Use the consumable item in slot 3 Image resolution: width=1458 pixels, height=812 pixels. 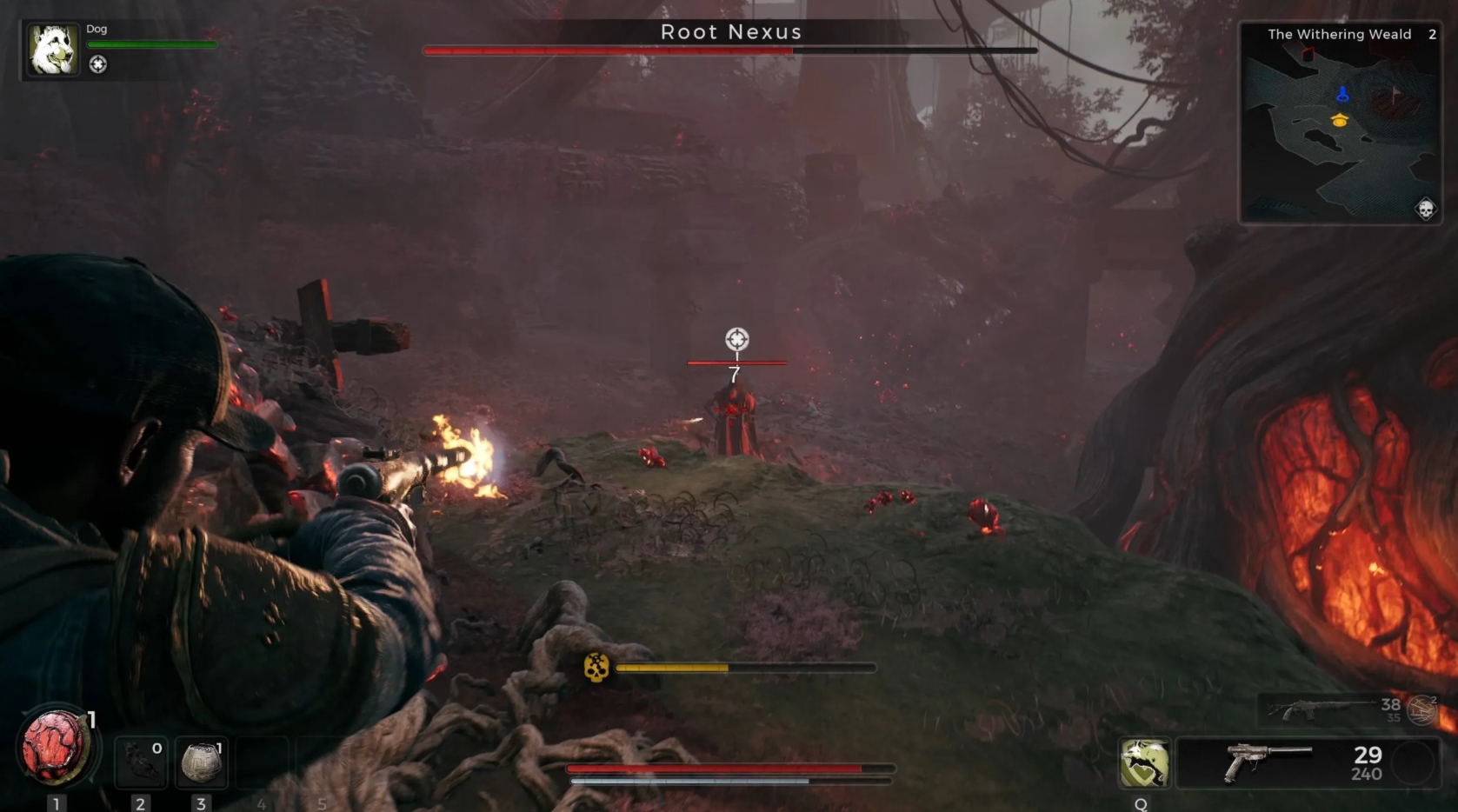[201, 761]
